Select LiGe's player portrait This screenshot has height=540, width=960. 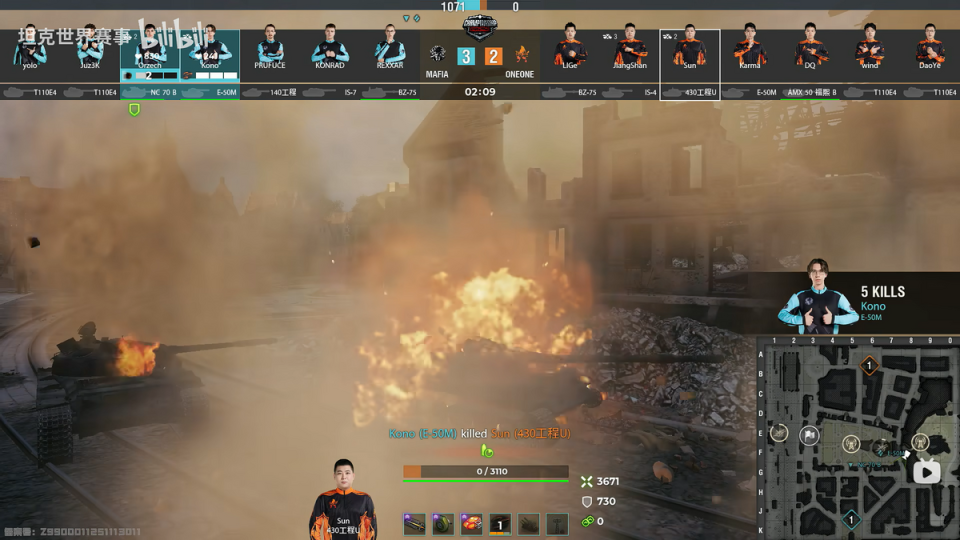tap(570, 50)
